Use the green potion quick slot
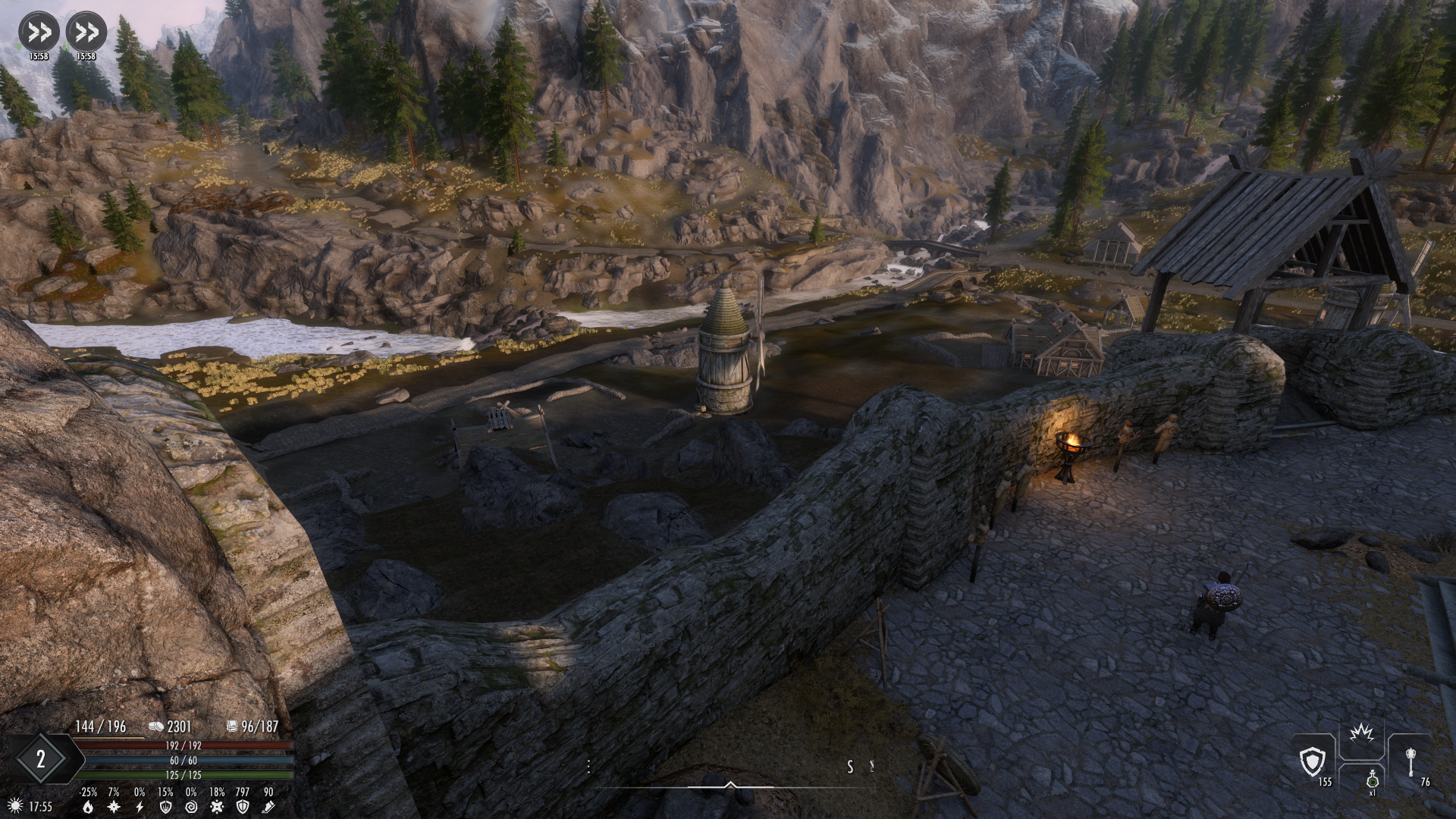The width and height of the screenshot is (1456, 819). click(1372, 780)
